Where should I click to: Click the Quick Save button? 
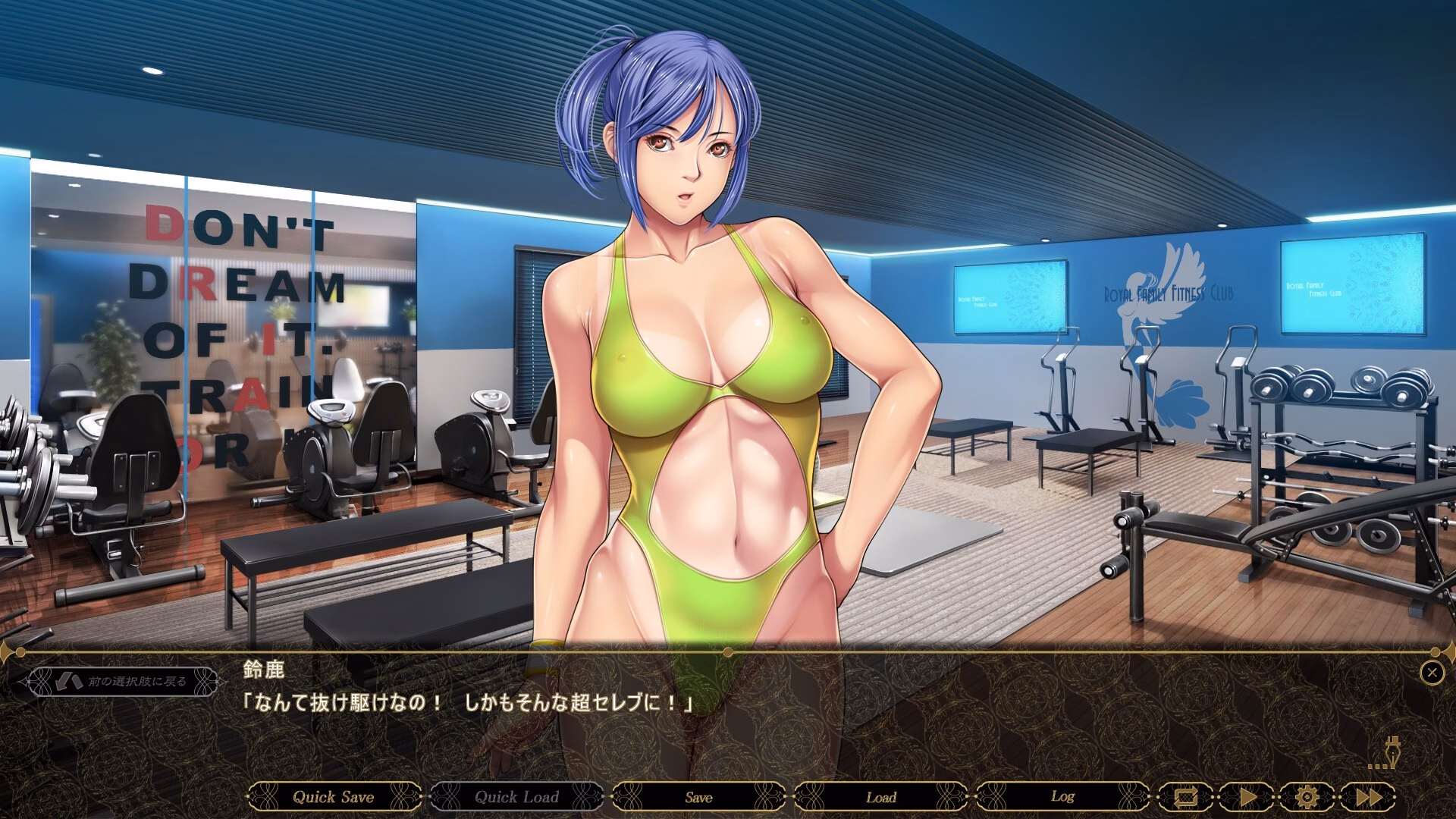click(x=334, y=797)
